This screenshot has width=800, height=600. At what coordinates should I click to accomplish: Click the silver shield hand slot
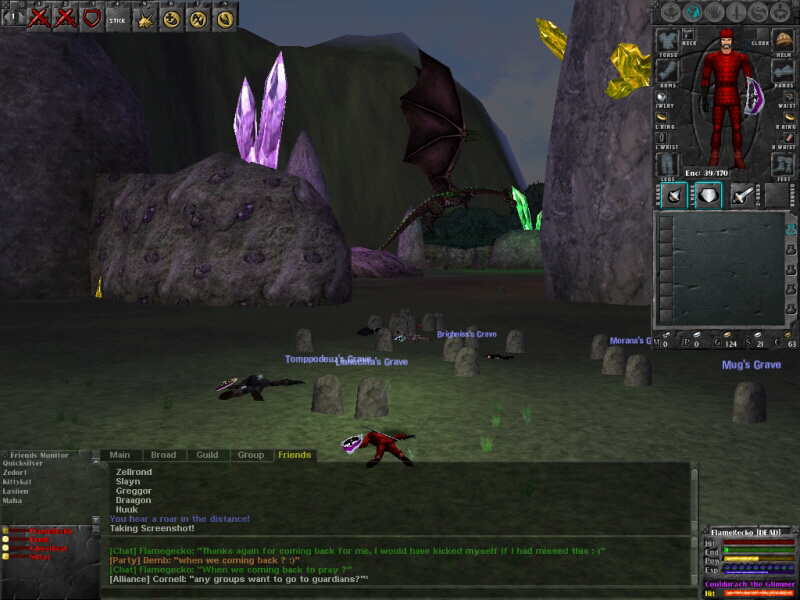(x=709, y=195)
